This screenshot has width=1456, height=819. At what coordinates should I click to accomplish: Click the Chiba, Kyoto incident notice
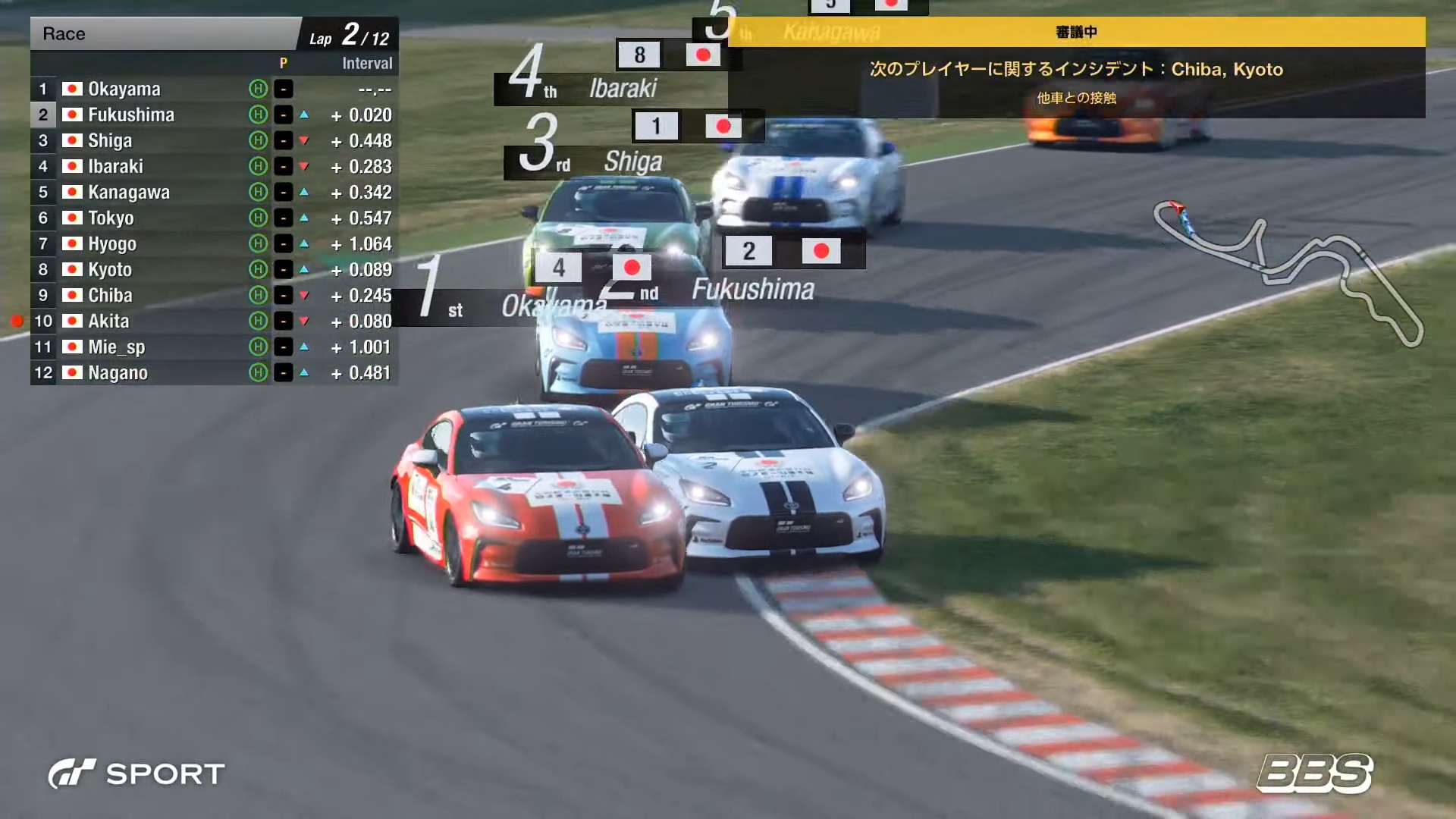click(x=1076, y=70)
